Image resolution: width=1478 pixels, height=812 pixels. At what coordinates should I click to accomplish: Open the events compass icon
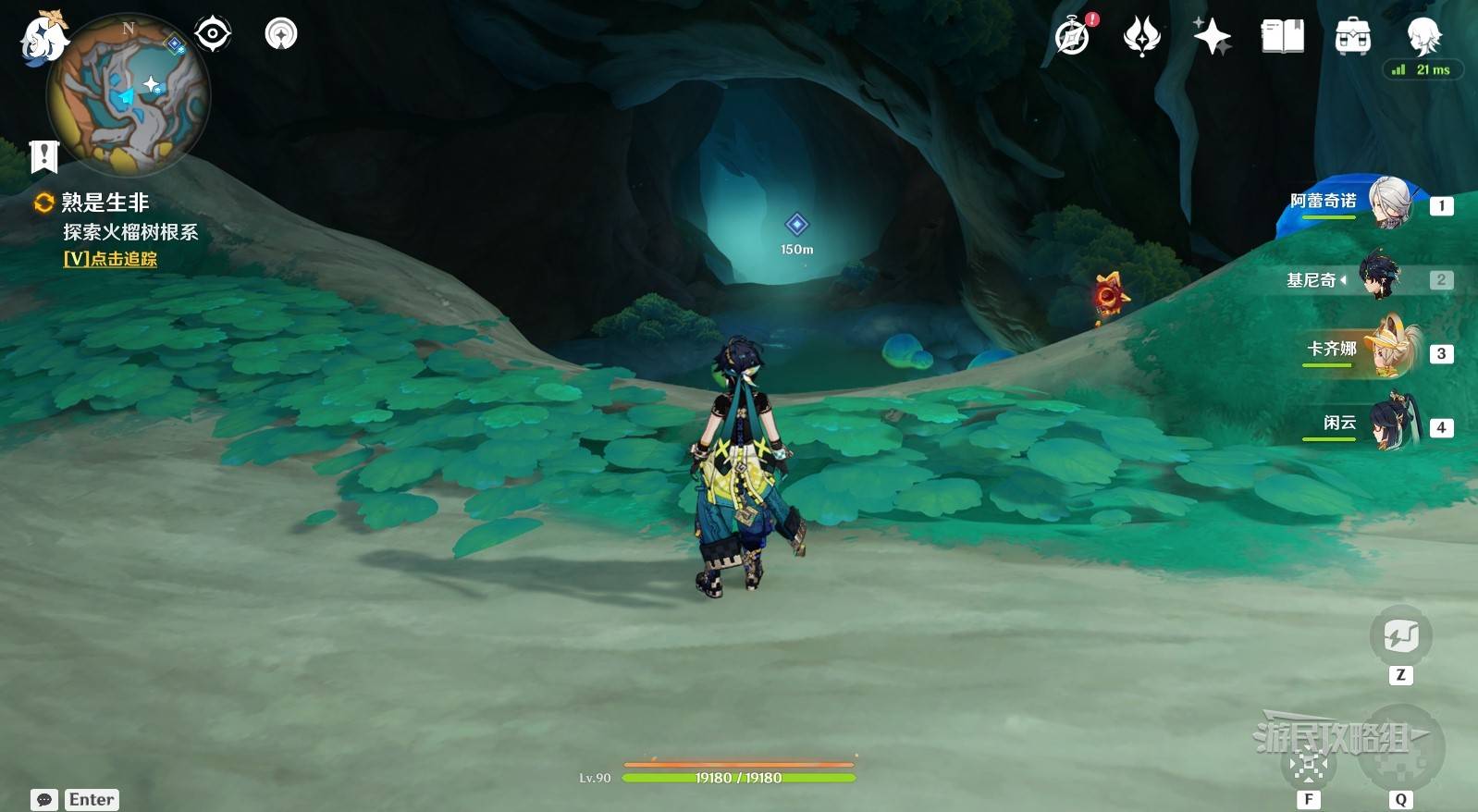[x=1073, y=37]
